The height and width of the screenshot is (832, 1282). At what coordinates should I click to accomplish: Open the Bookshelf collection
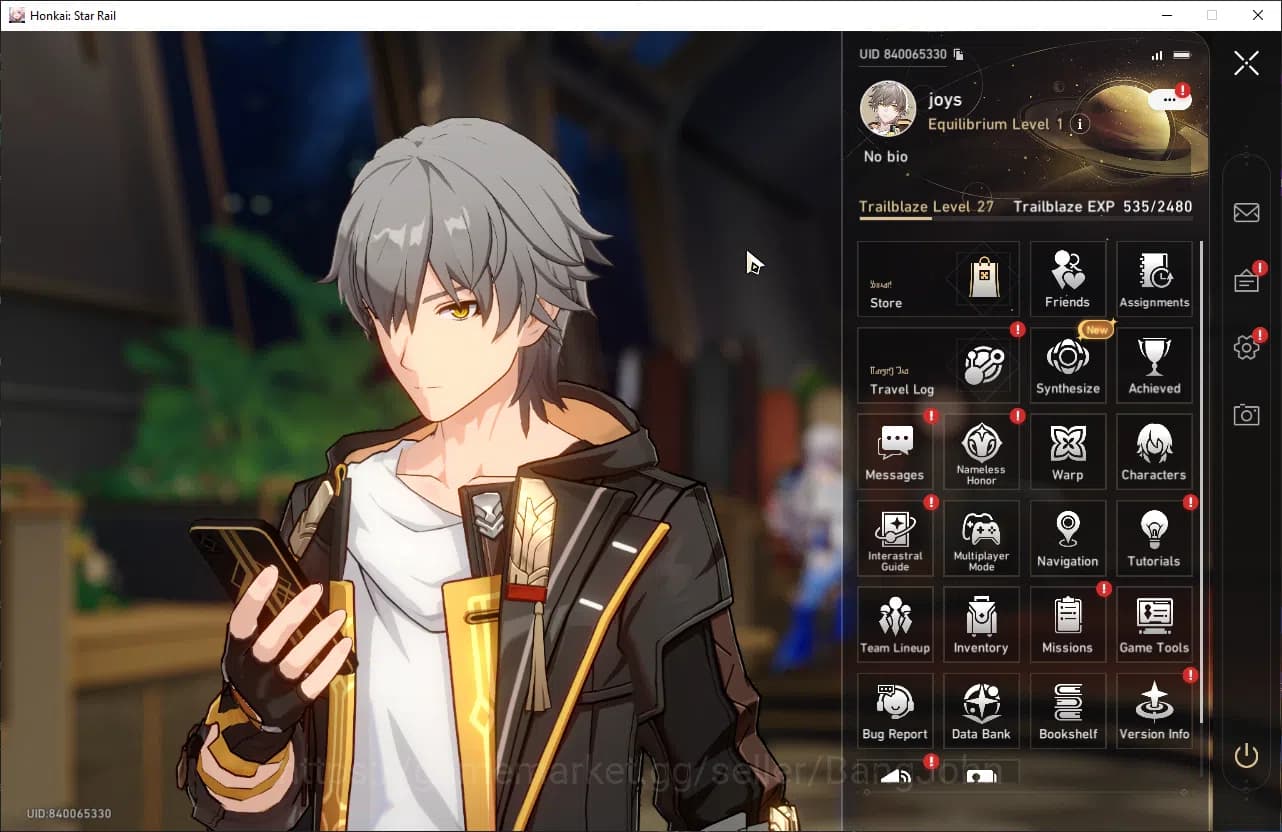pos(1067,710)
